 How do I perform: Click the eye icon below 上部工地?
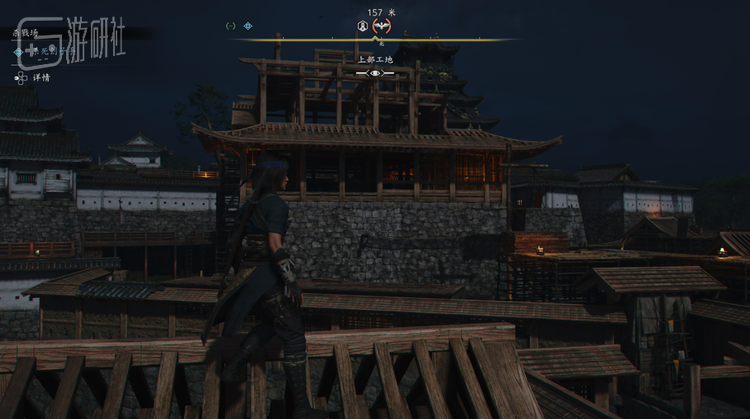[375, 73]
